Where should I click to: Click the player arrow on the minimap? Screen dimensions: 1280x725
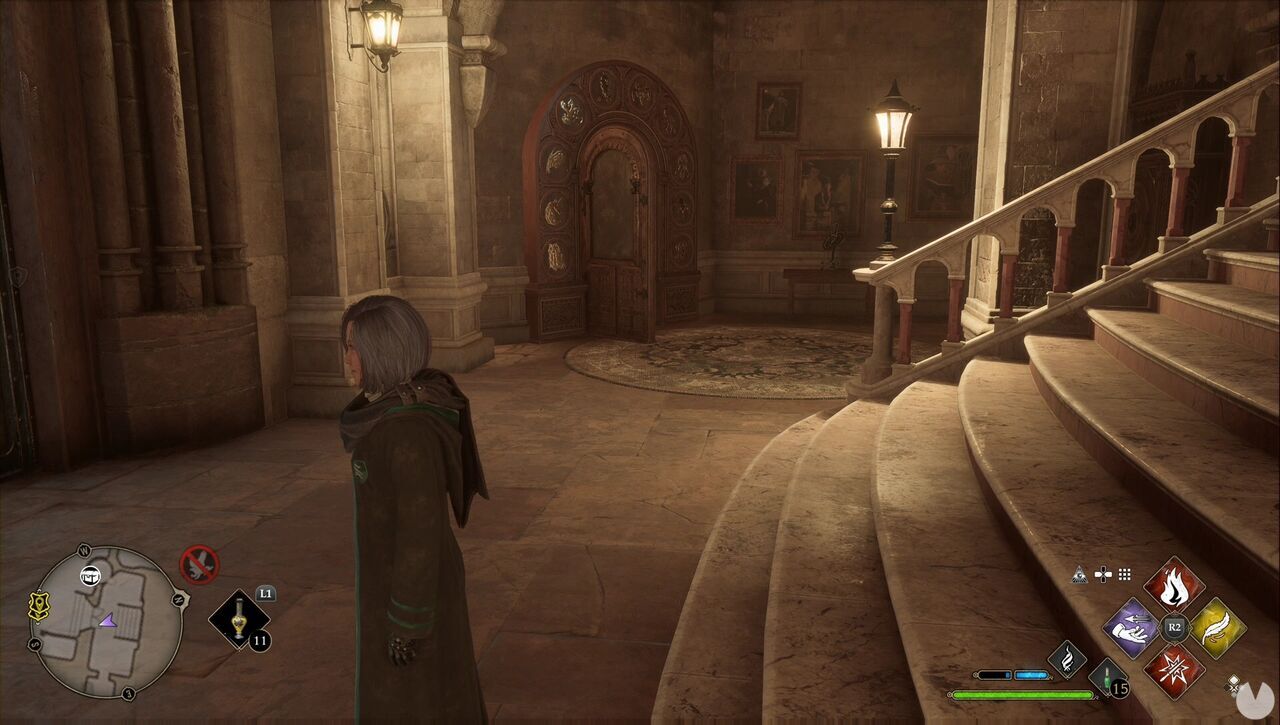pos(107,620)
